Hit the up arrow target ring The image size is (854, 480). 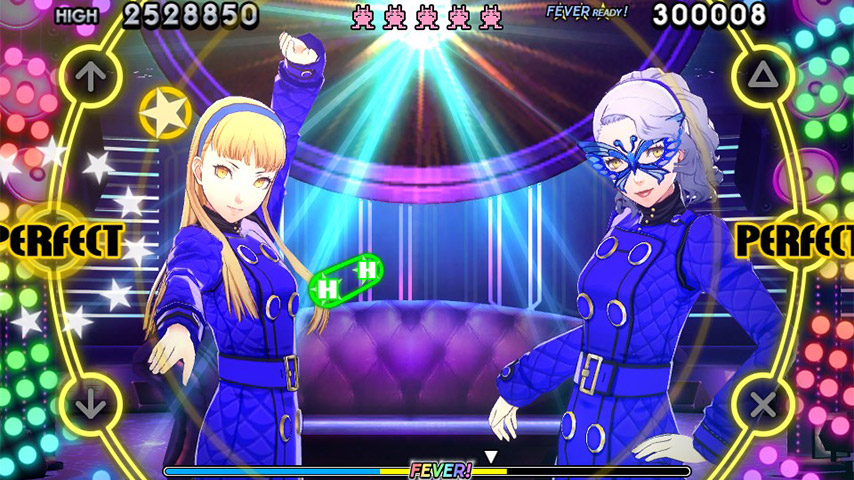[x=90, y=73]
